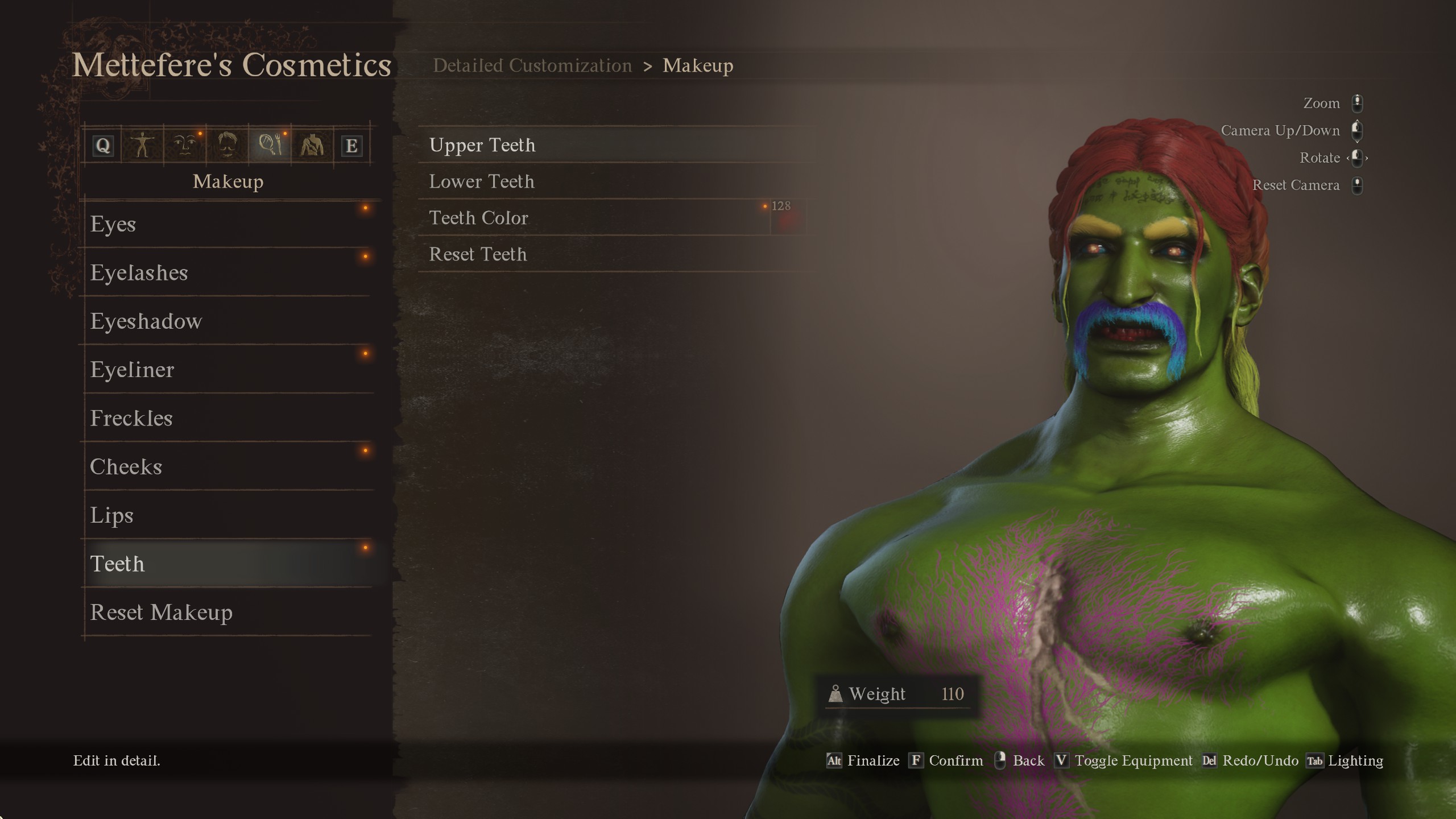Open Detailed Customization breadcrumb
Viewport: 1456px width, 819px height.
[532, 65]
